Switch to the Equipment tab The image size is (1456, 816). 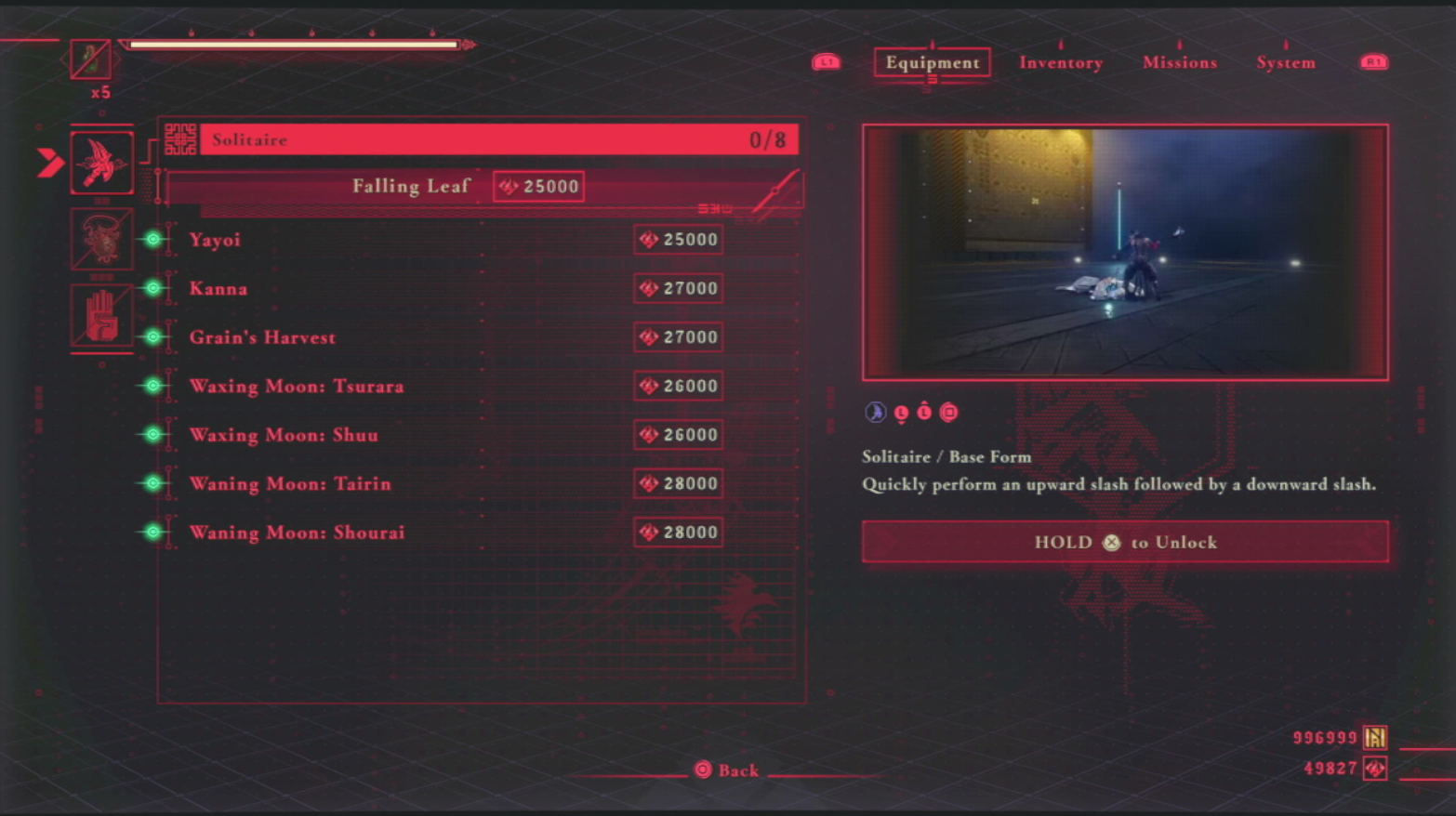coord(932,62)
